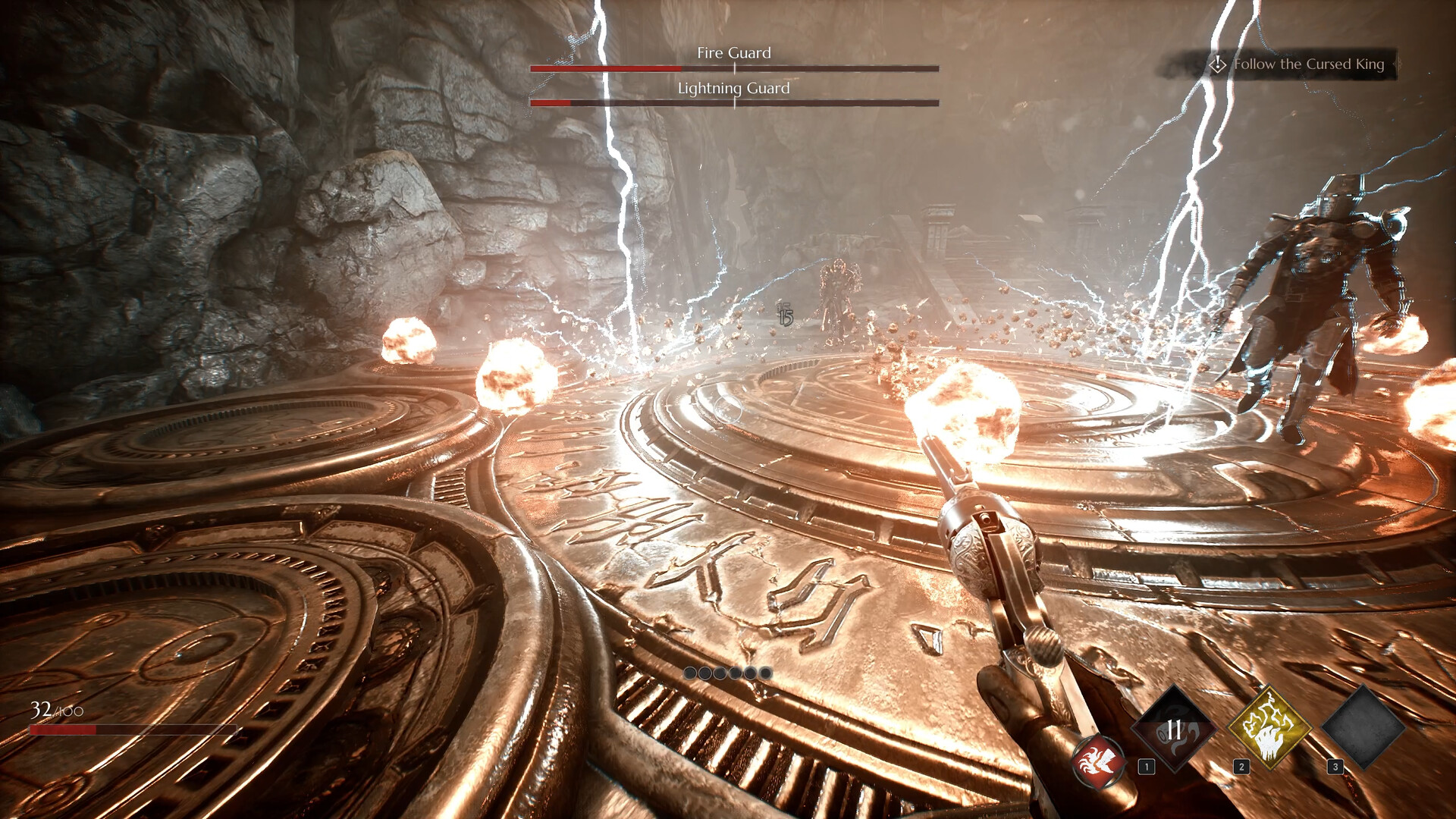Click the ammo count 11 on the smoke spell

coord(1173,728)
